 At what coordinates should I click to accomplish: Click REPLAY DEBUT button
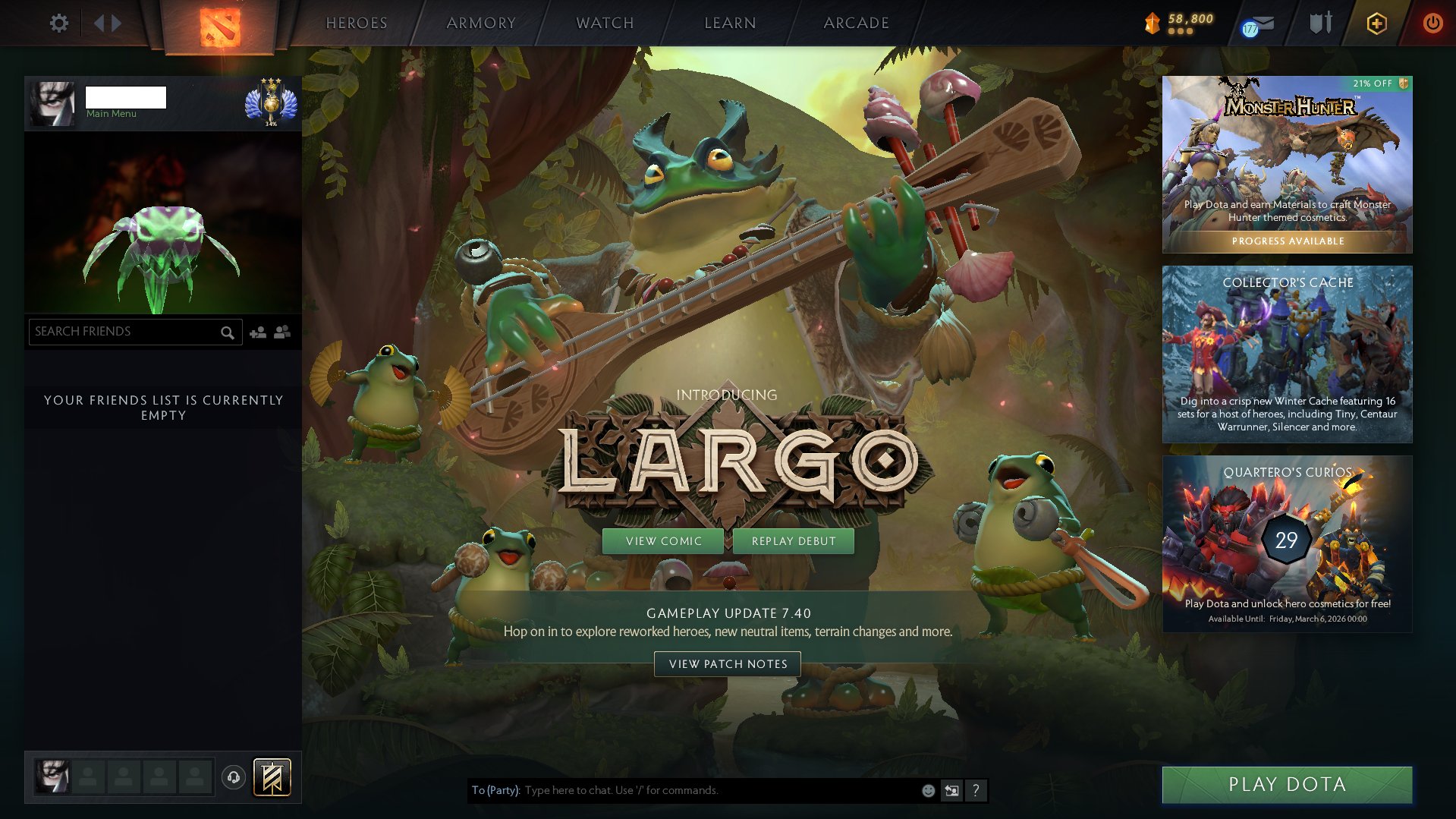(793, 540)
